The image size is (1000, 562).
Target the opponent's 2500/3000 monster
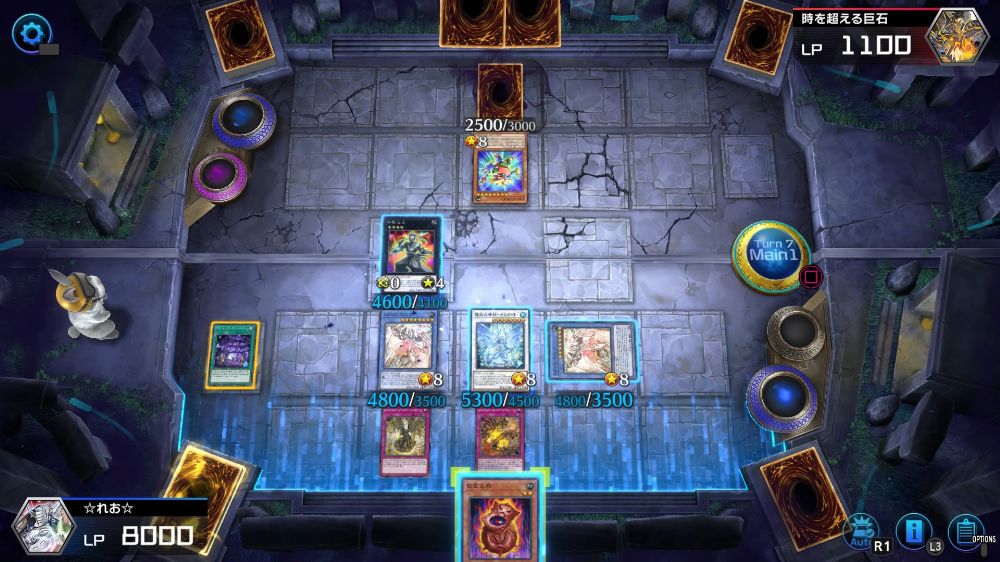coord(499,173)
